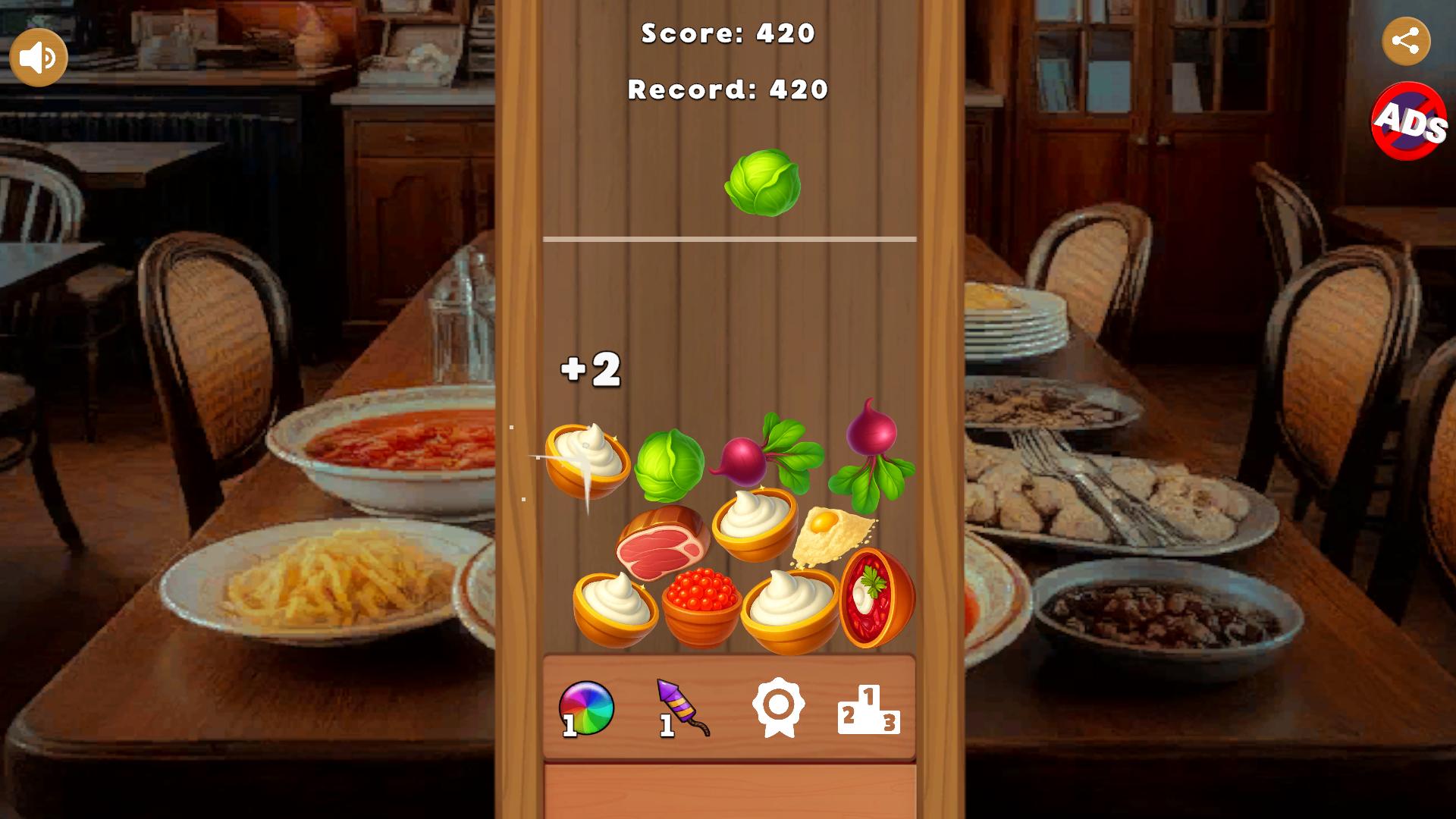Mute the game sound with the speaker button
Screen dimensions: 1456x819
click(x=38, y=55)
